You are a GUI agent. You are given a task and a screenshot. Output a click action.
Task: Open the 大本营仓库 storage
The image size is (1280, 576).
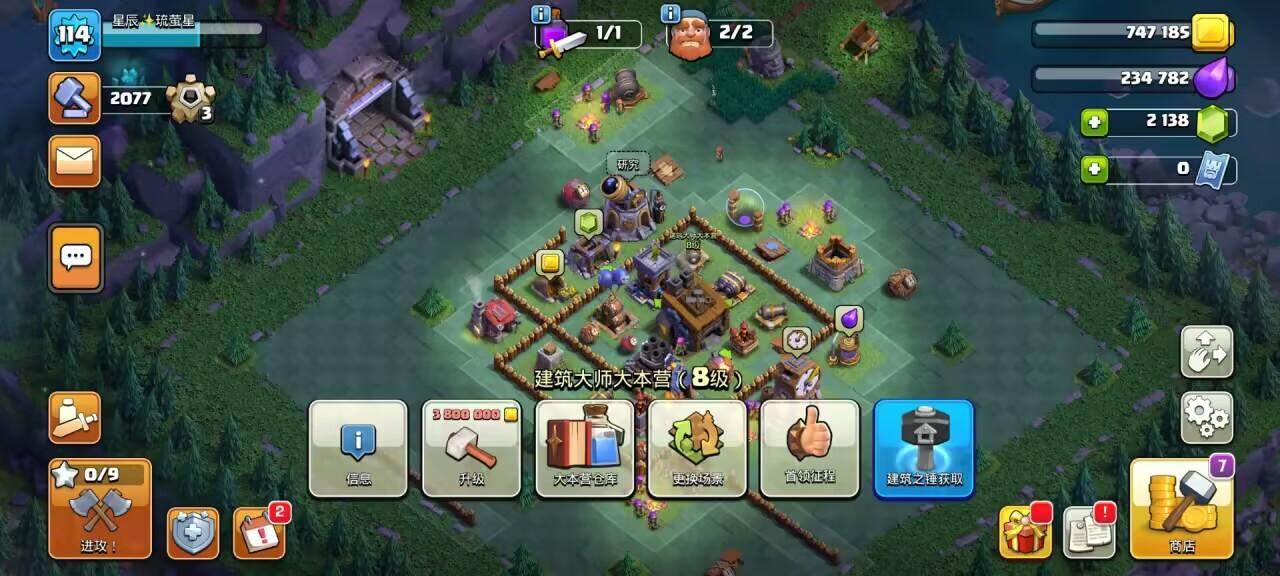(x=585, y=449)
